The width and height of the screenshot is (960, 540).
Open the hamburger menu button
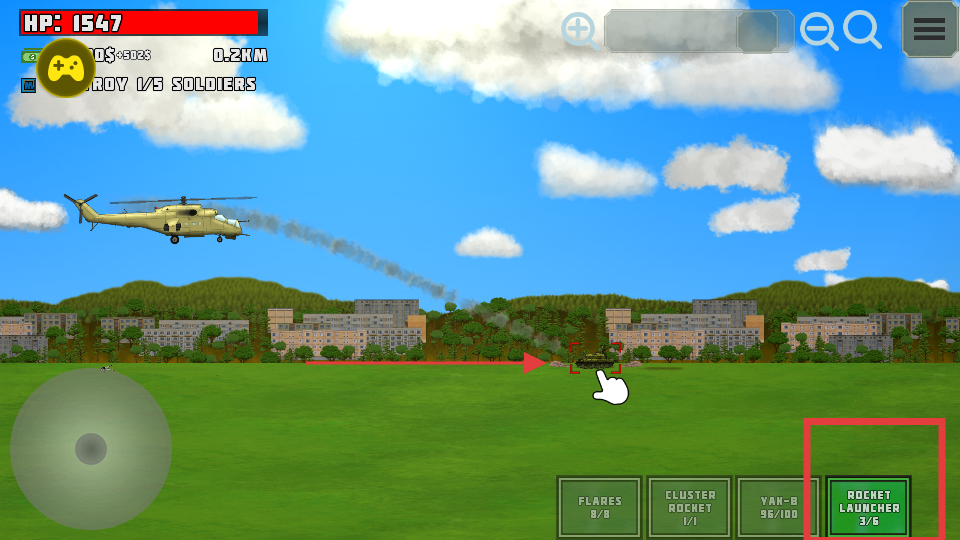[929, 29]
